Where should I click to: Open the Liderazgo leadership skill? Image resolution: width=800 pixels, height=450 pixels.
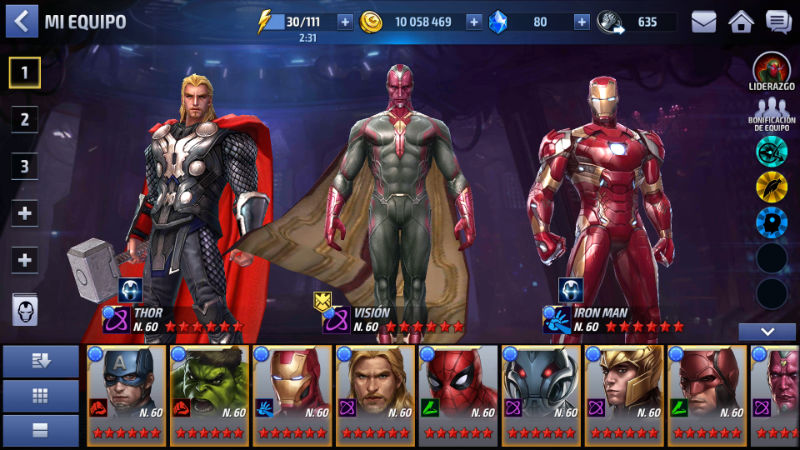click(x=771, y=72)
